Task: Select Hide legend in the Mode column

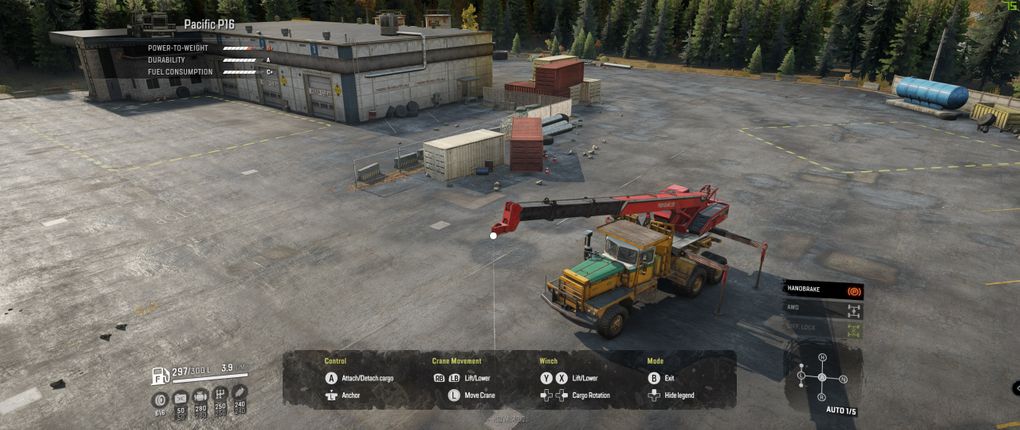Action: click(x=679, y=396)
